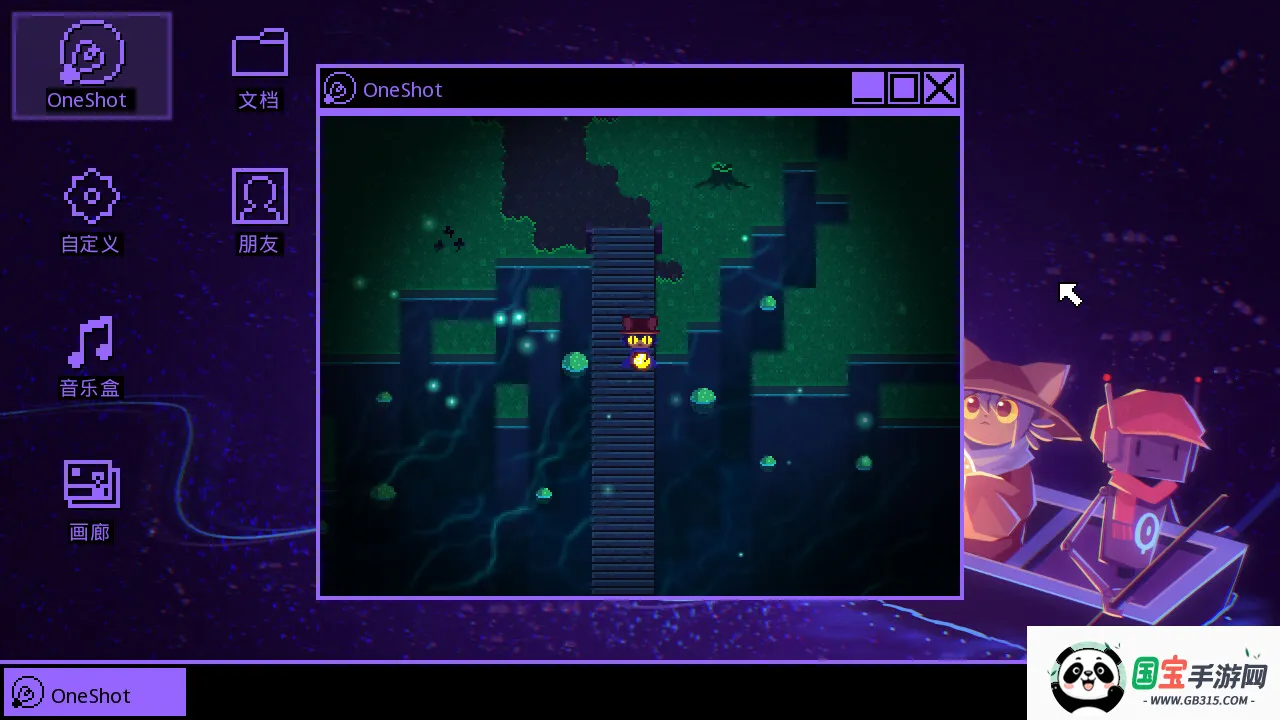Maximize the OneShot game window
This screenshot has height=720, width=1280.
[x=903, y=88]
